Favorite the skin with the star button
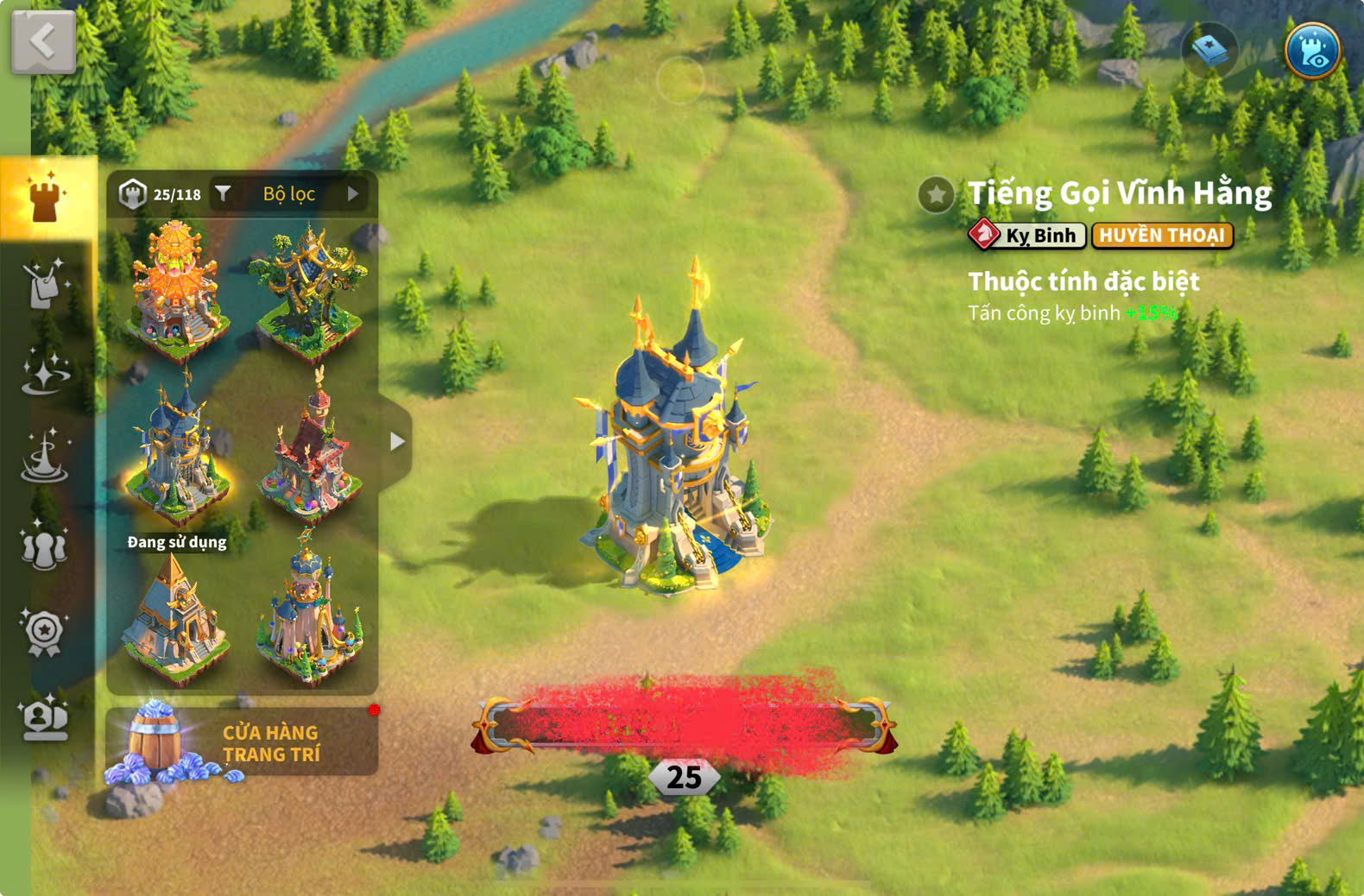 tap(936, 194)
